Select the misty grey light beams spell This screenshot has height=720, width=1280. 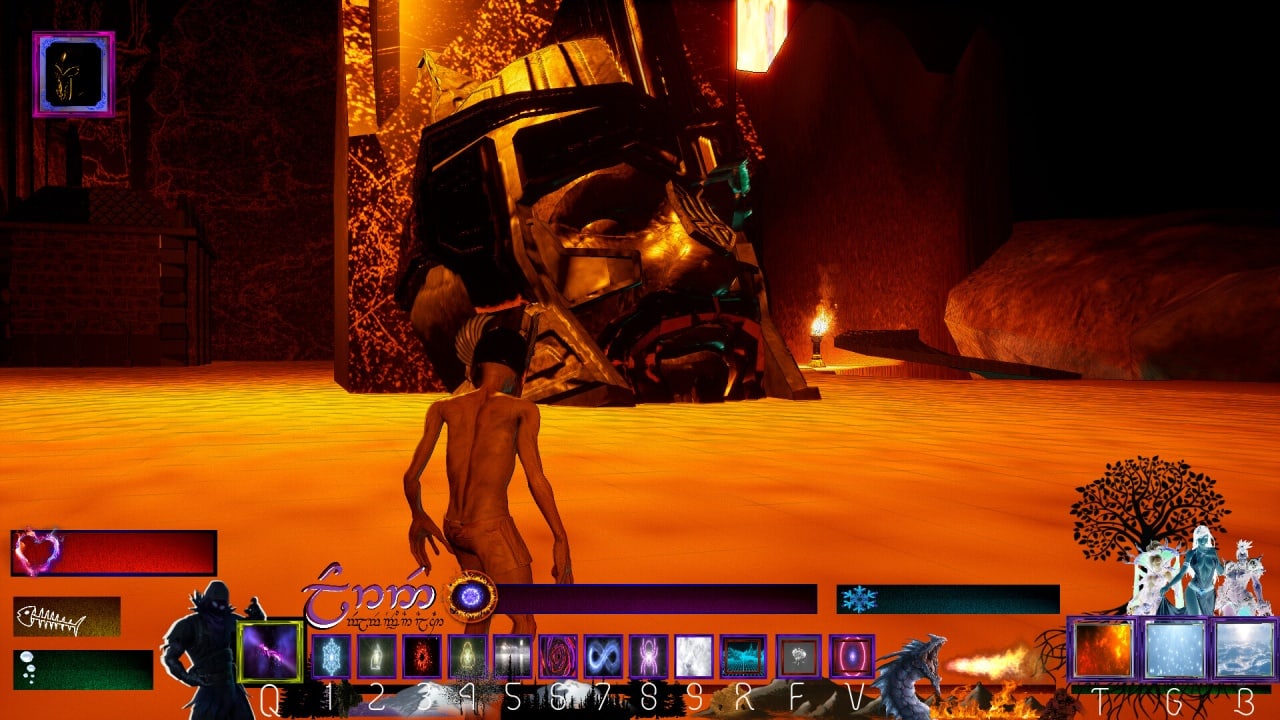pyautogui.click(x=512, y=657)
